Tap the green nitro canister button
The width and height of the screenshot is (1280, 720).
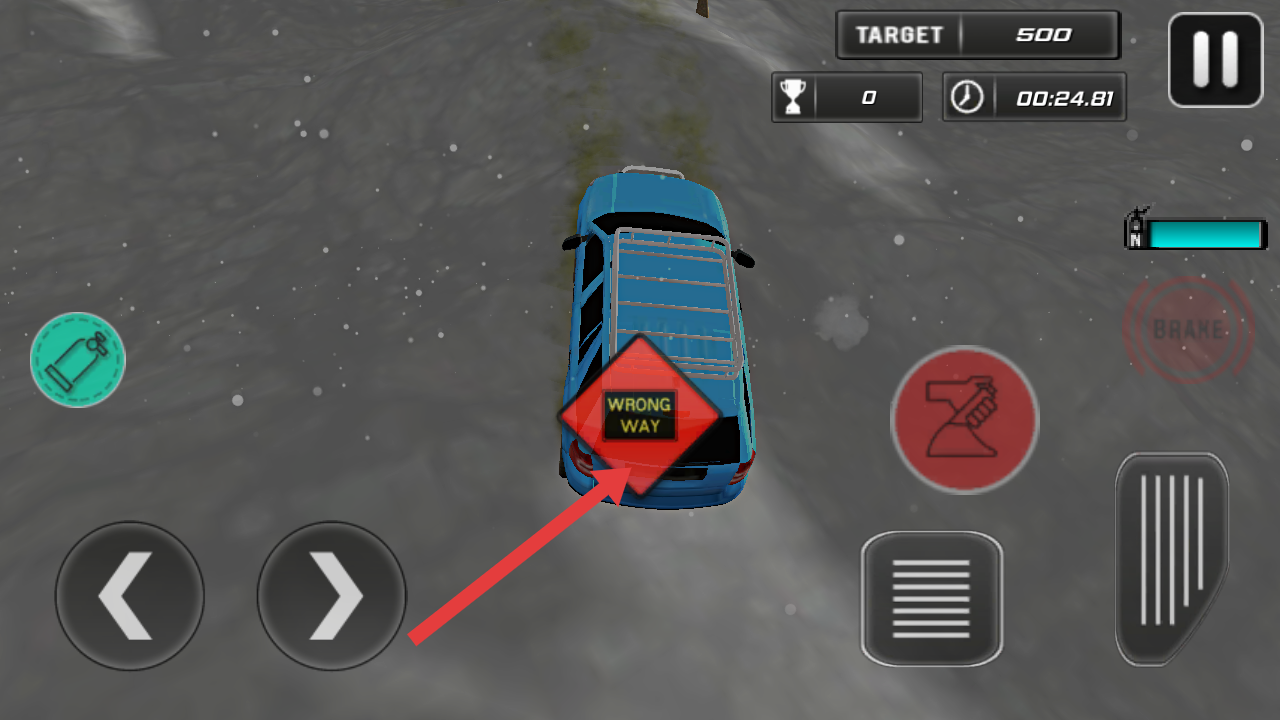coord(78,360)
